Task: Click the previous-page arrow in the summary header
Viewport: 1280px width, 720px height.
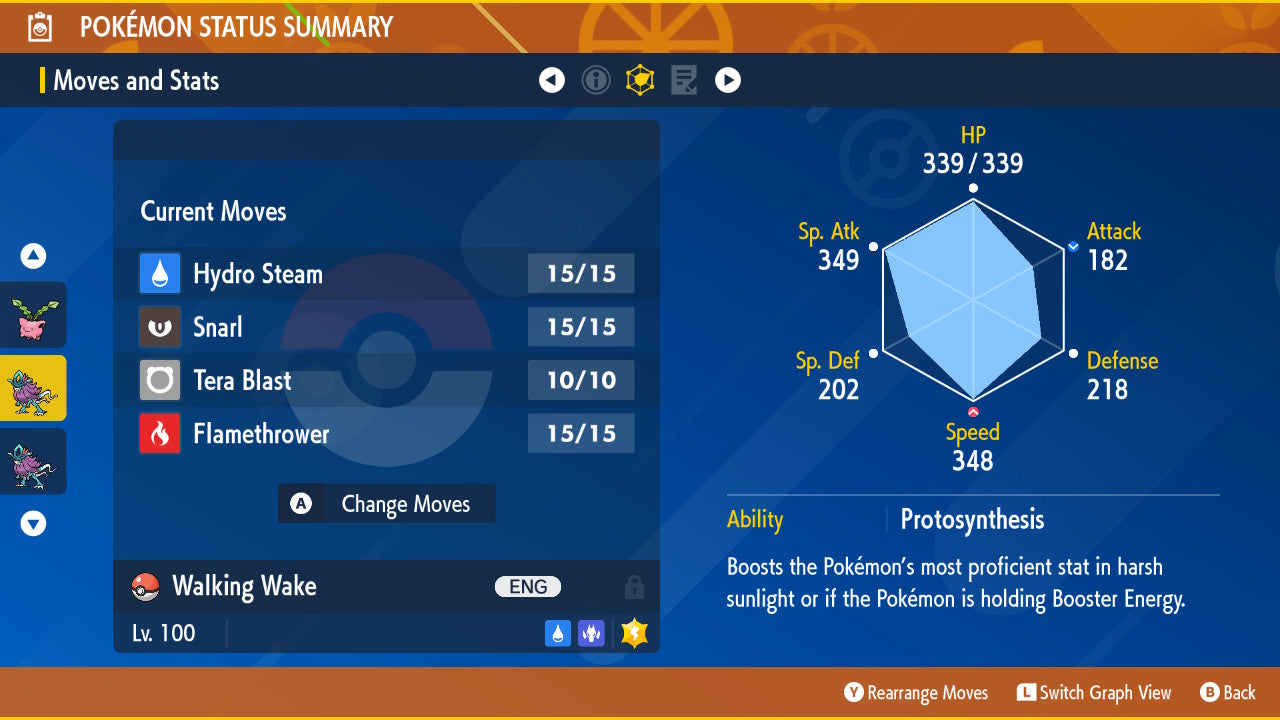Action: tap(552, 80)
